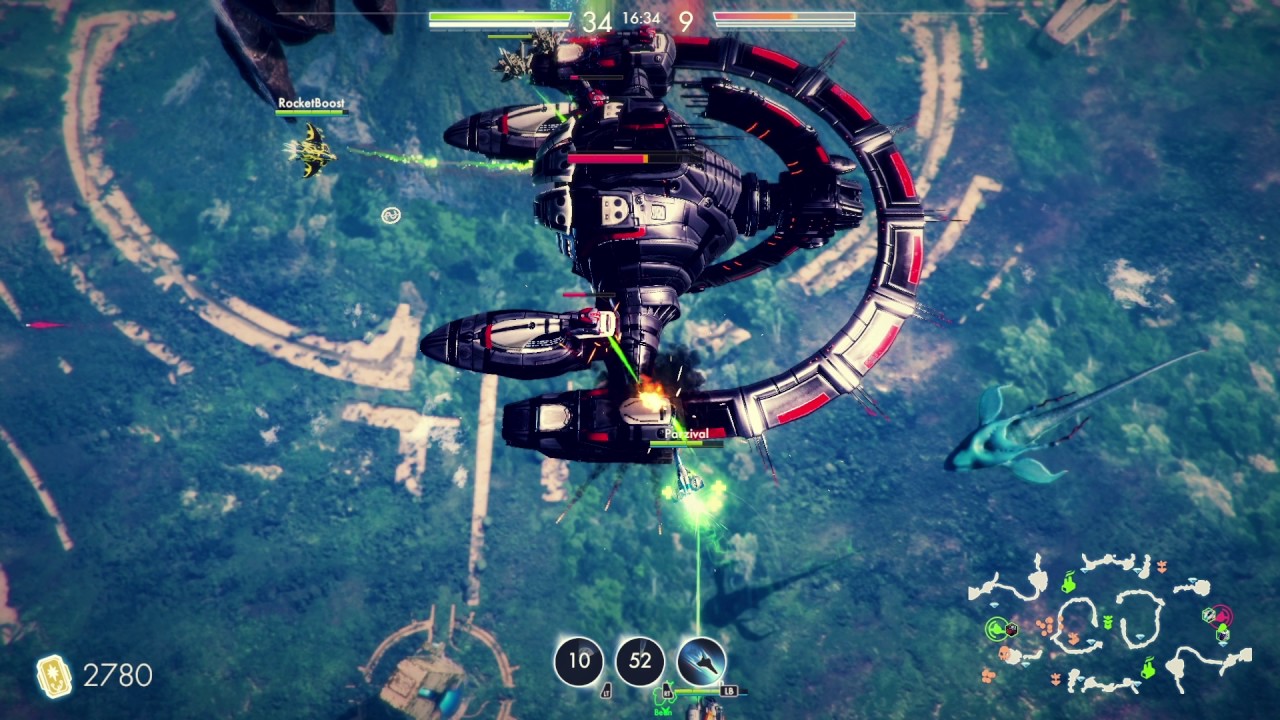Select the ability on 52-second cooldown
Image resolution: width=1280 pixels, height=720 pixels.
click(640, 661)
